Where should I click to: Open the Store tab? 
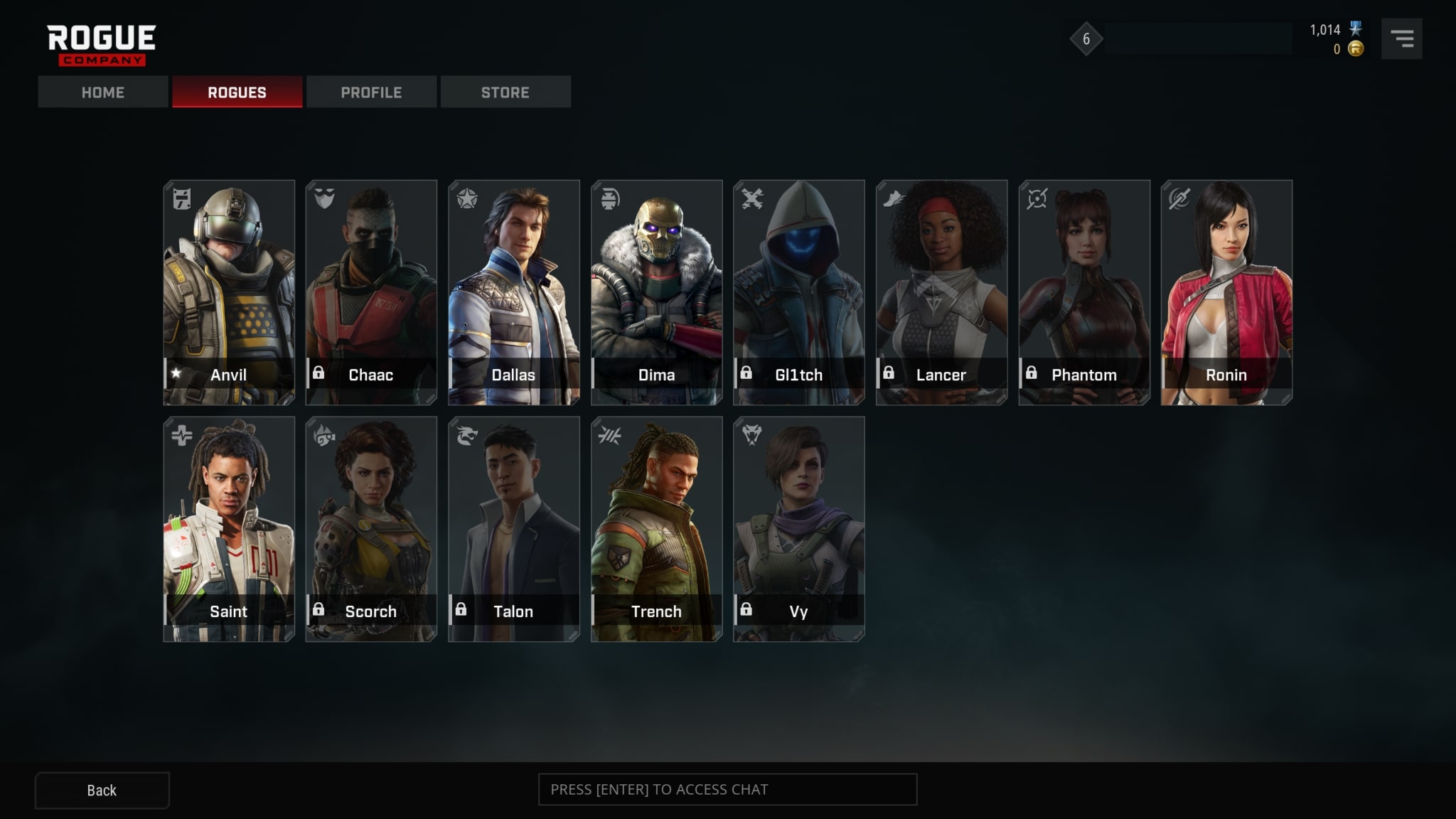(x=505, y=92)
